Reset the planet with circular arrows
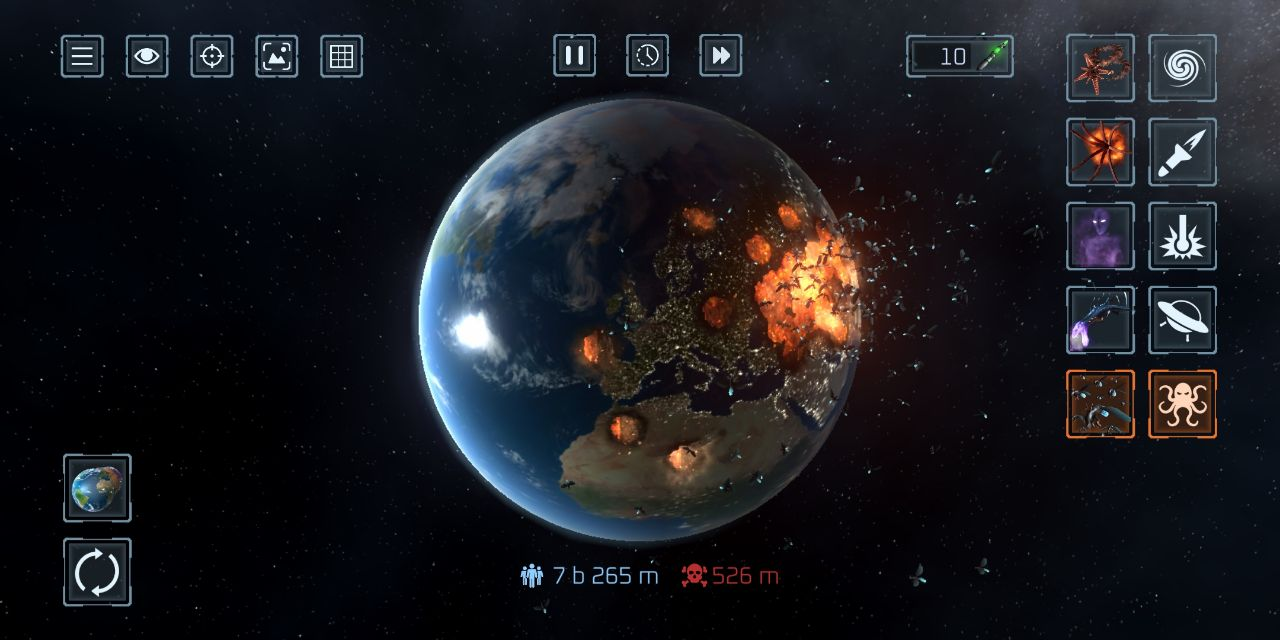The image size is (1280, 640). pos(97,572)
